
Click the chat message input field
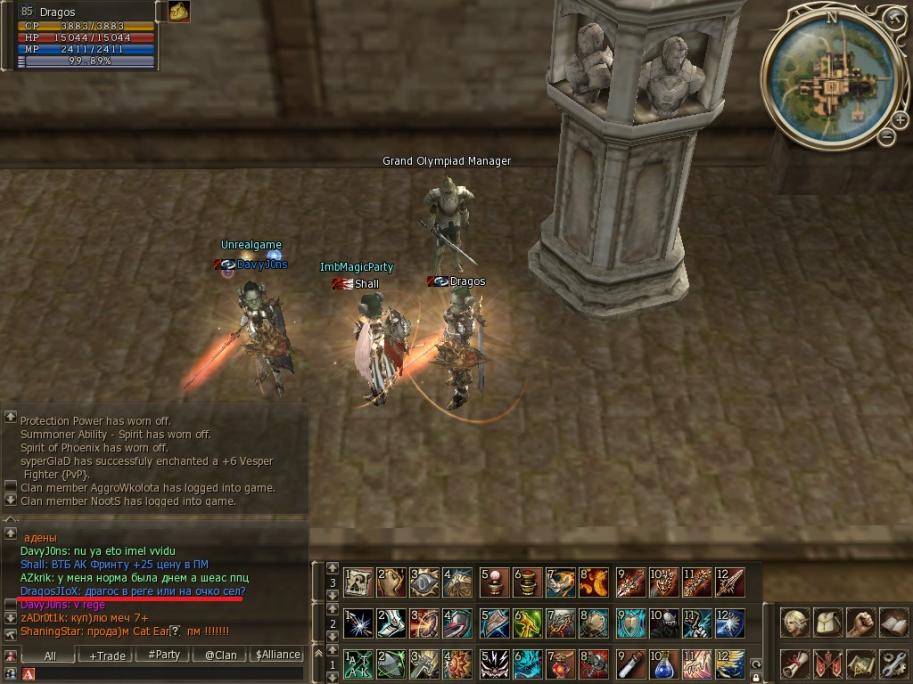coord(160,675)
